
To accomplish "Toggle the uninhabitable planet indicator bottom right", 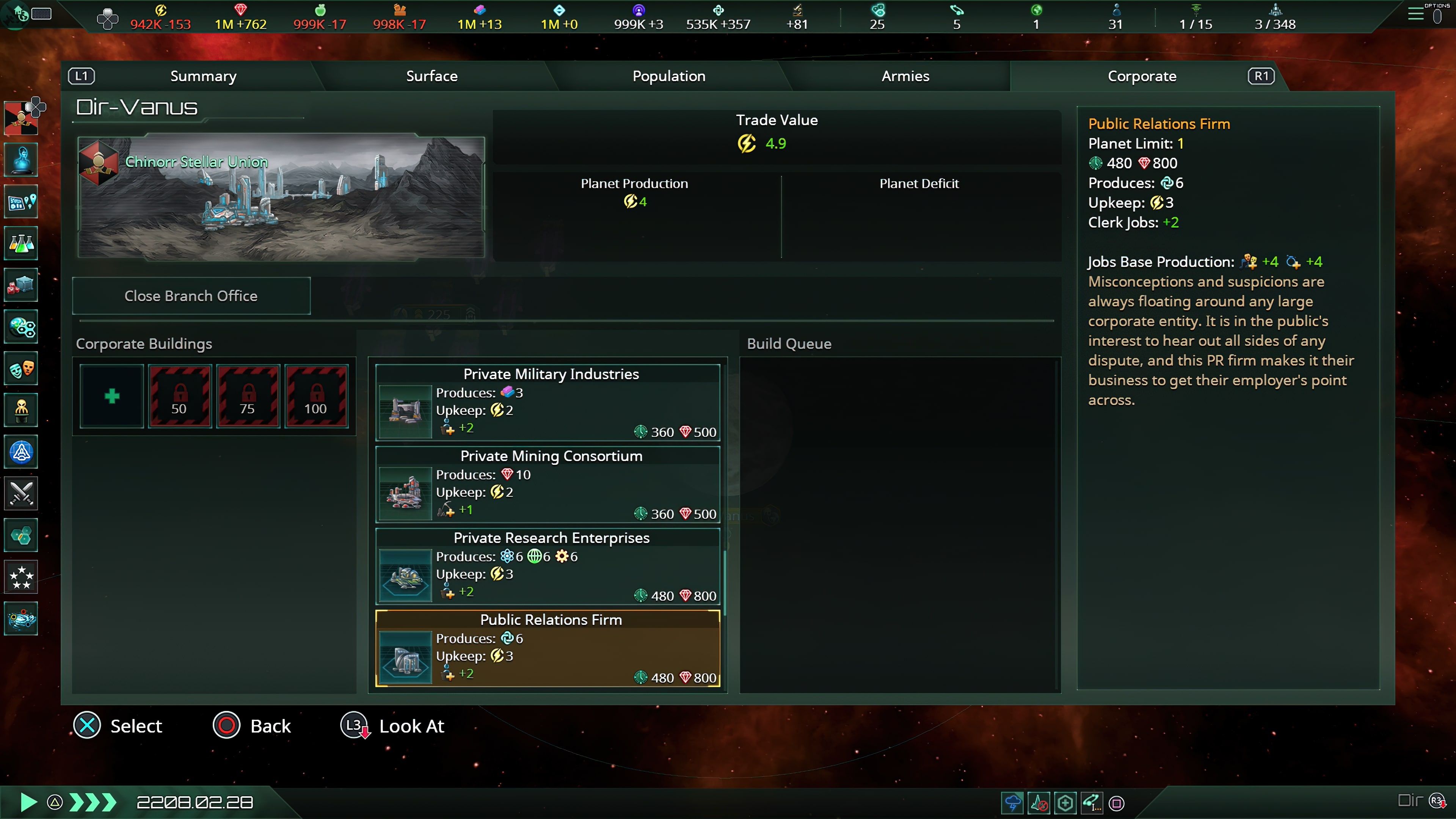I will (x=1040, y=803).
